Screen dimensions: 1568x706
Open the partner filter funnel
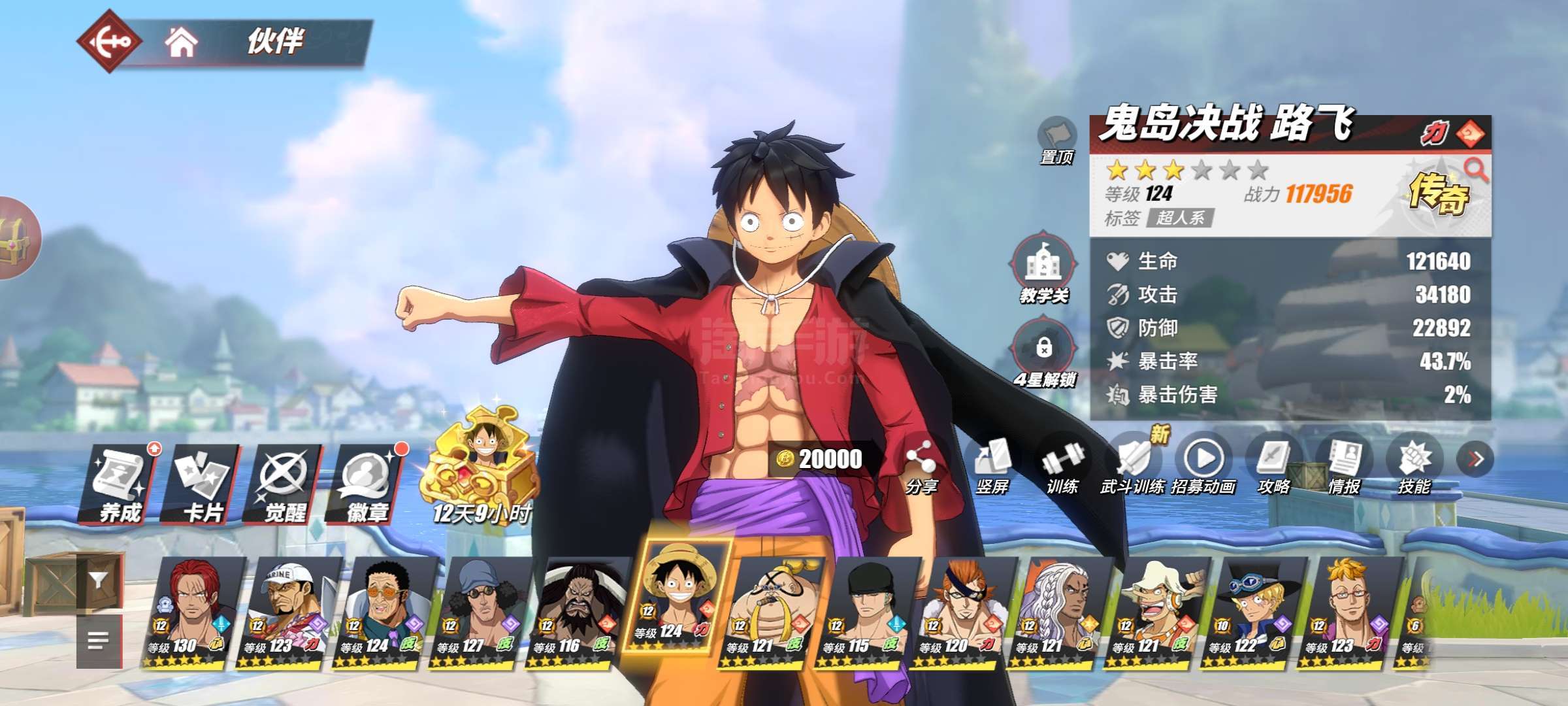point(99,581)
